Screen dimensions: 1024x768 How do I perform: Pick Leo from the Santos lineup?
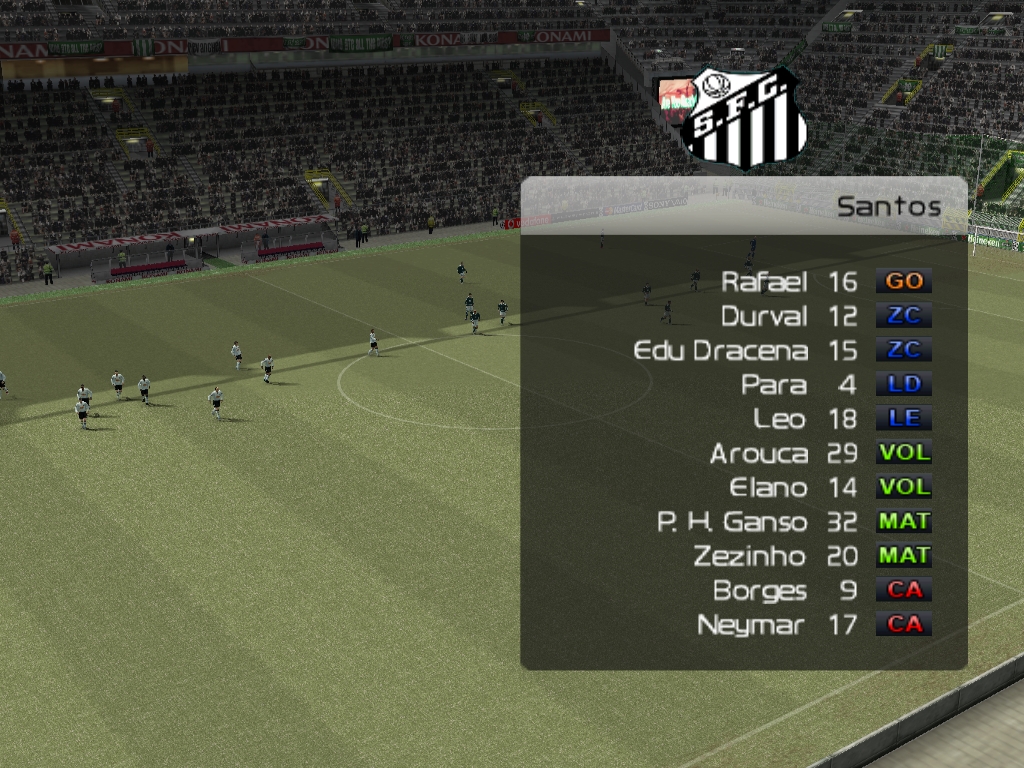(780, 419)
